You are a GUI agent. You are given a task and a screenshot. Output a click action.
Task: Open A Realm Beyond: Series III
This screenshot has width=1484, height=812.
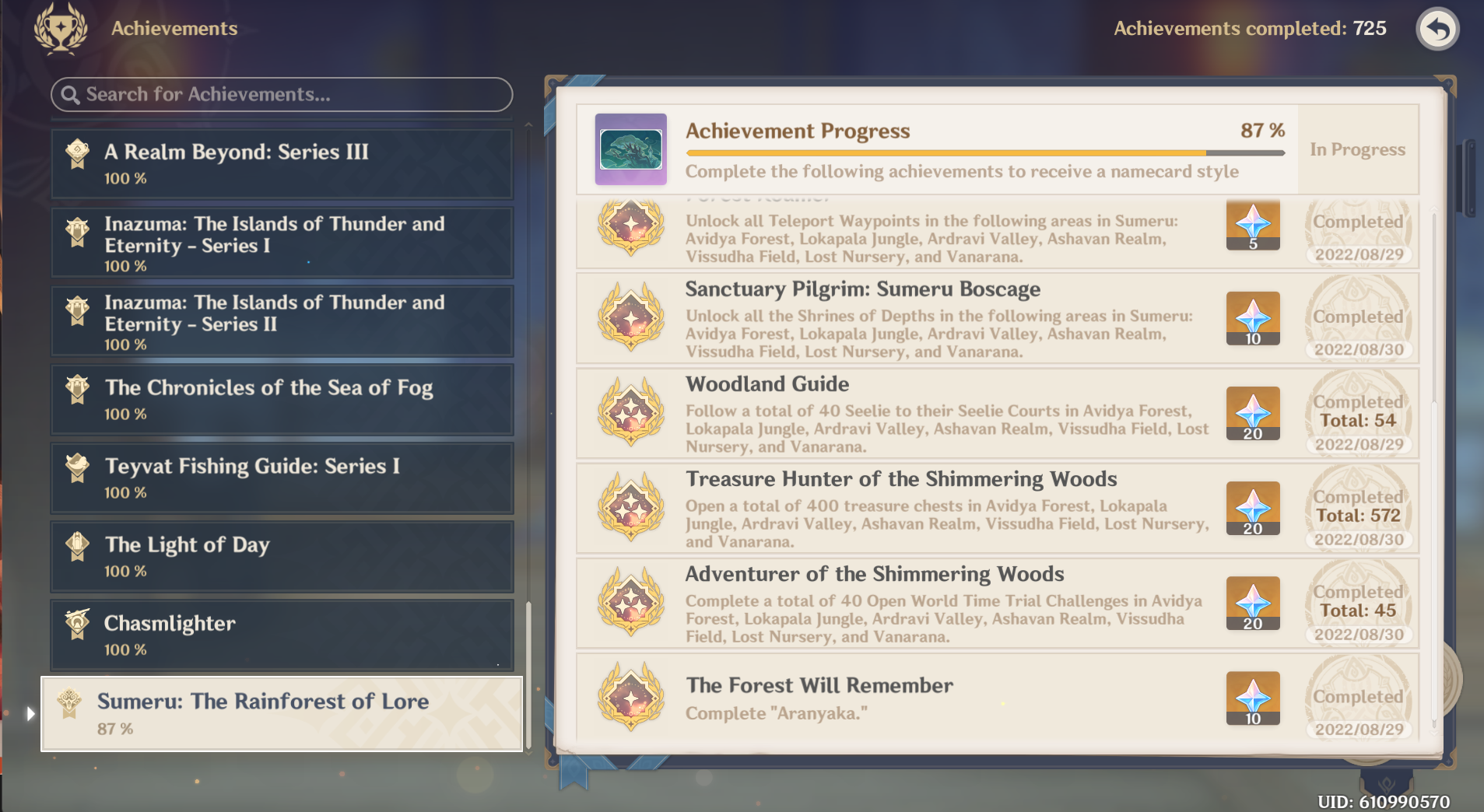tap(280, 163)
